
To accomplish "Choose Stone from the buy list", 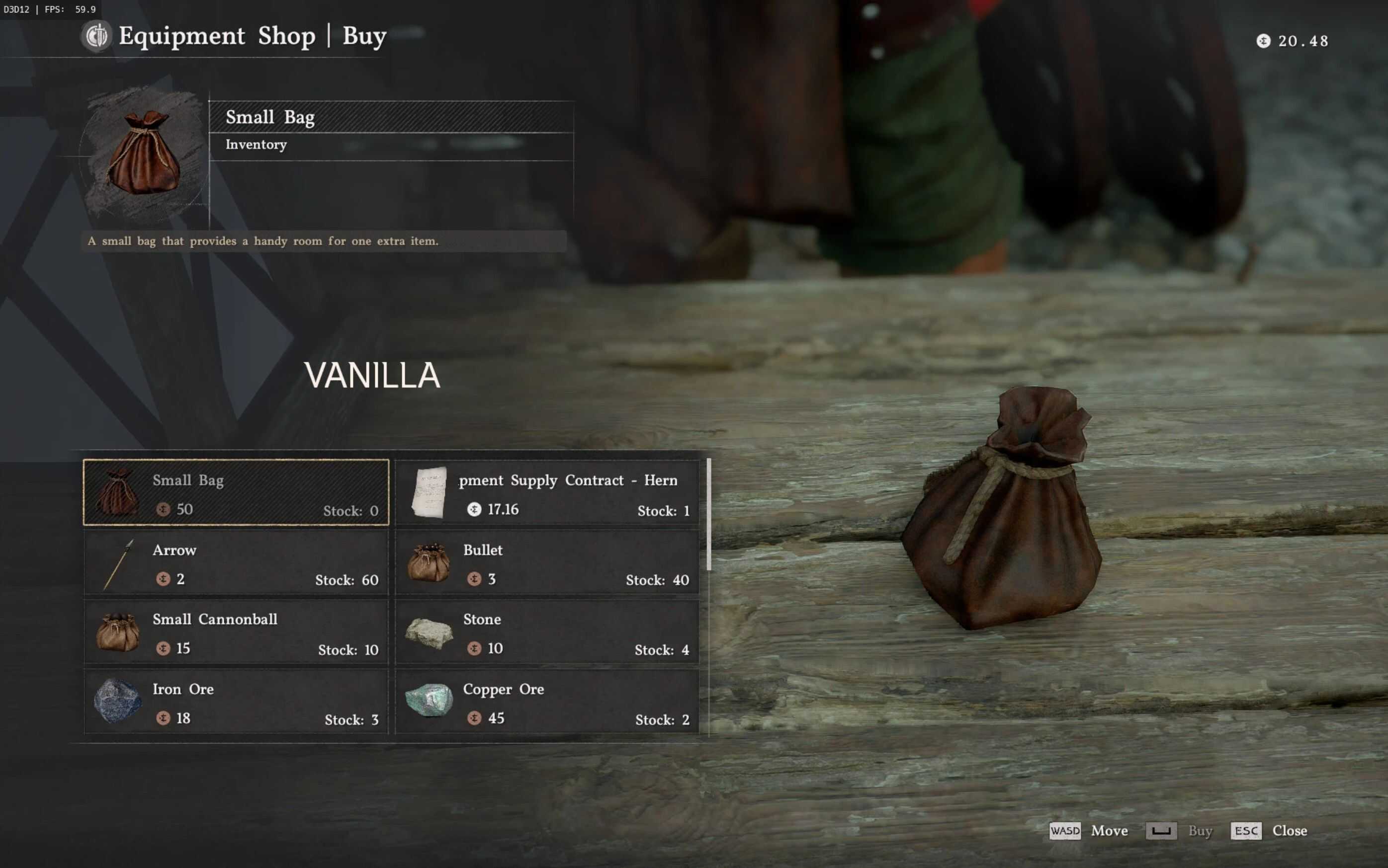I will (547, 632).
